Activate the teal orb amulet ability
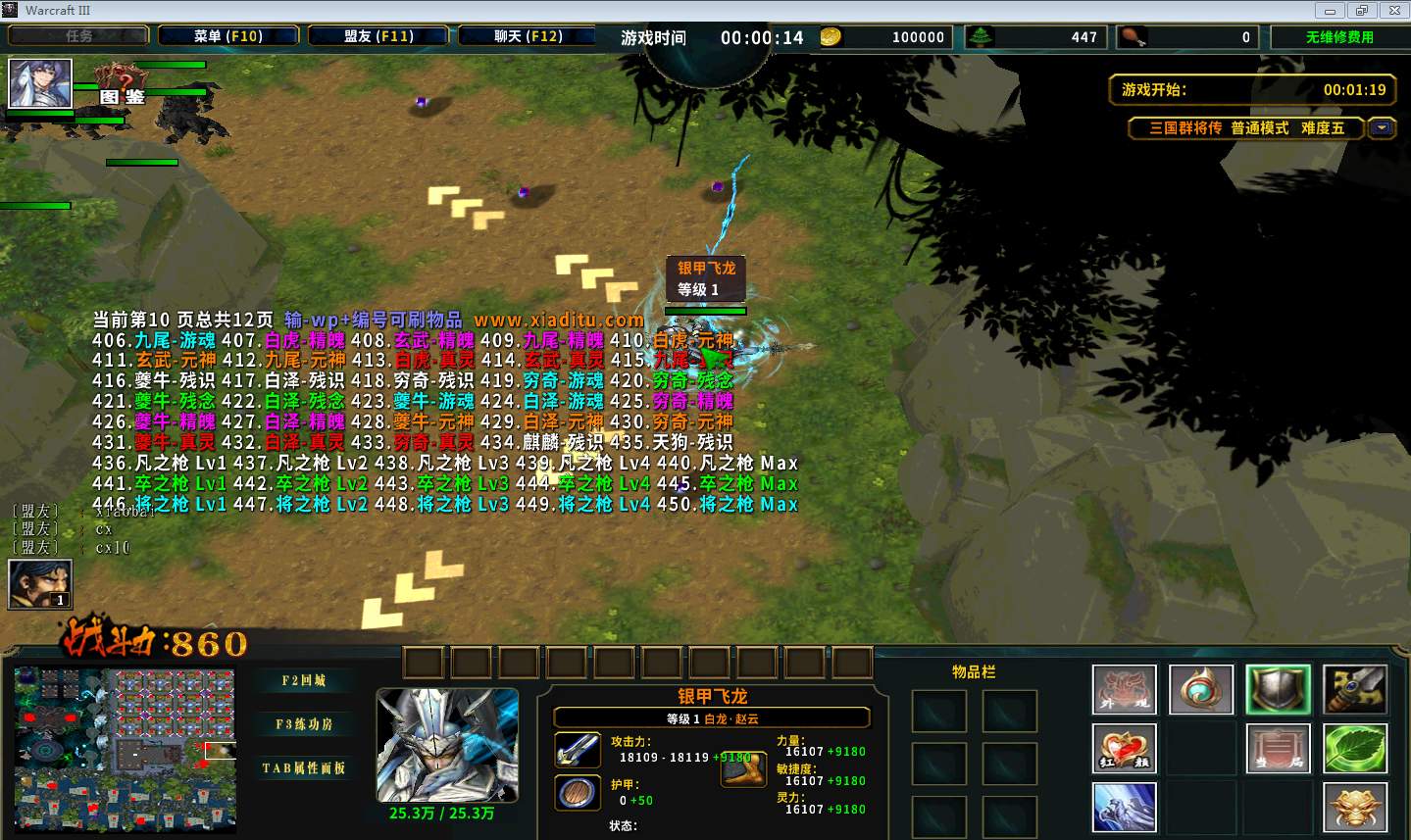The image size is (1411, 840). pyautogui.click(x=1201, y=690)
